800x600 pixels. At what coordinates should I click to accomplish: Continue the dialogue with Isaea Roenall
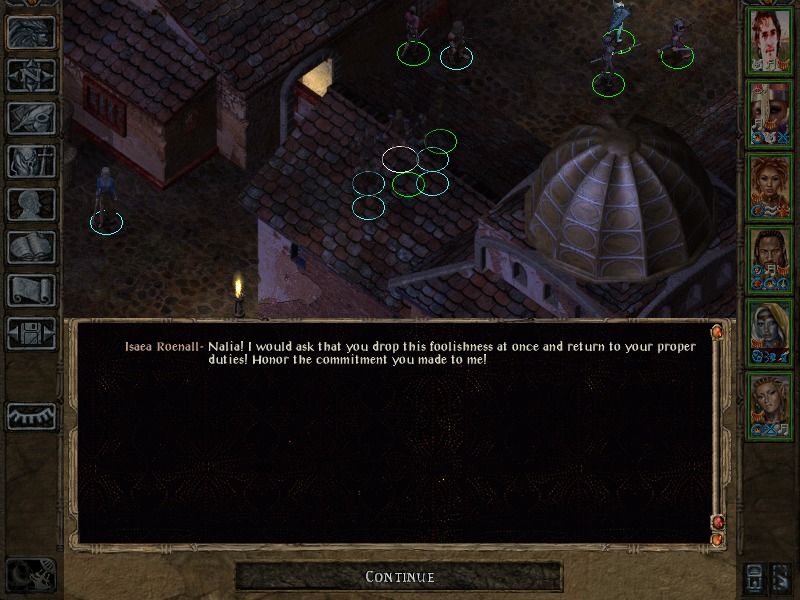pyautogui.click(x=399, y=577)
